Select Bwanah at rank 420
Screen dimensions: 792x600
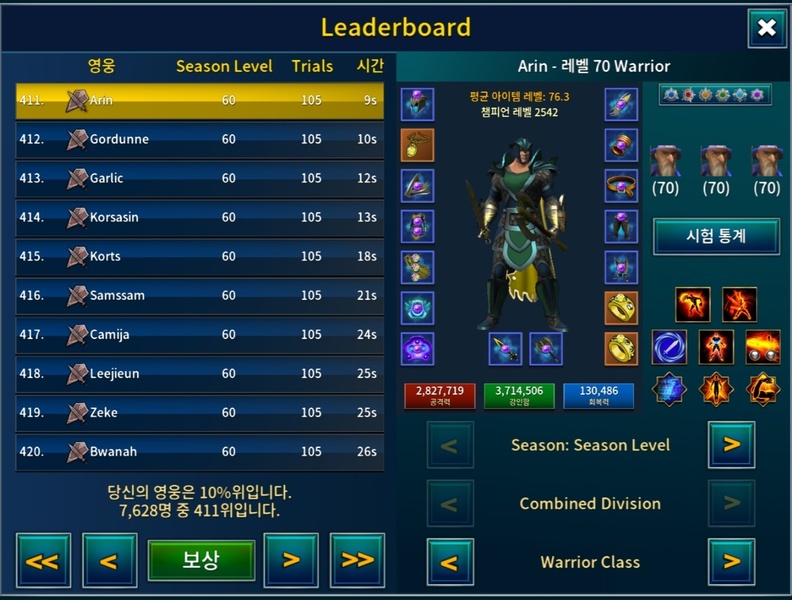[x=199, y=452]
